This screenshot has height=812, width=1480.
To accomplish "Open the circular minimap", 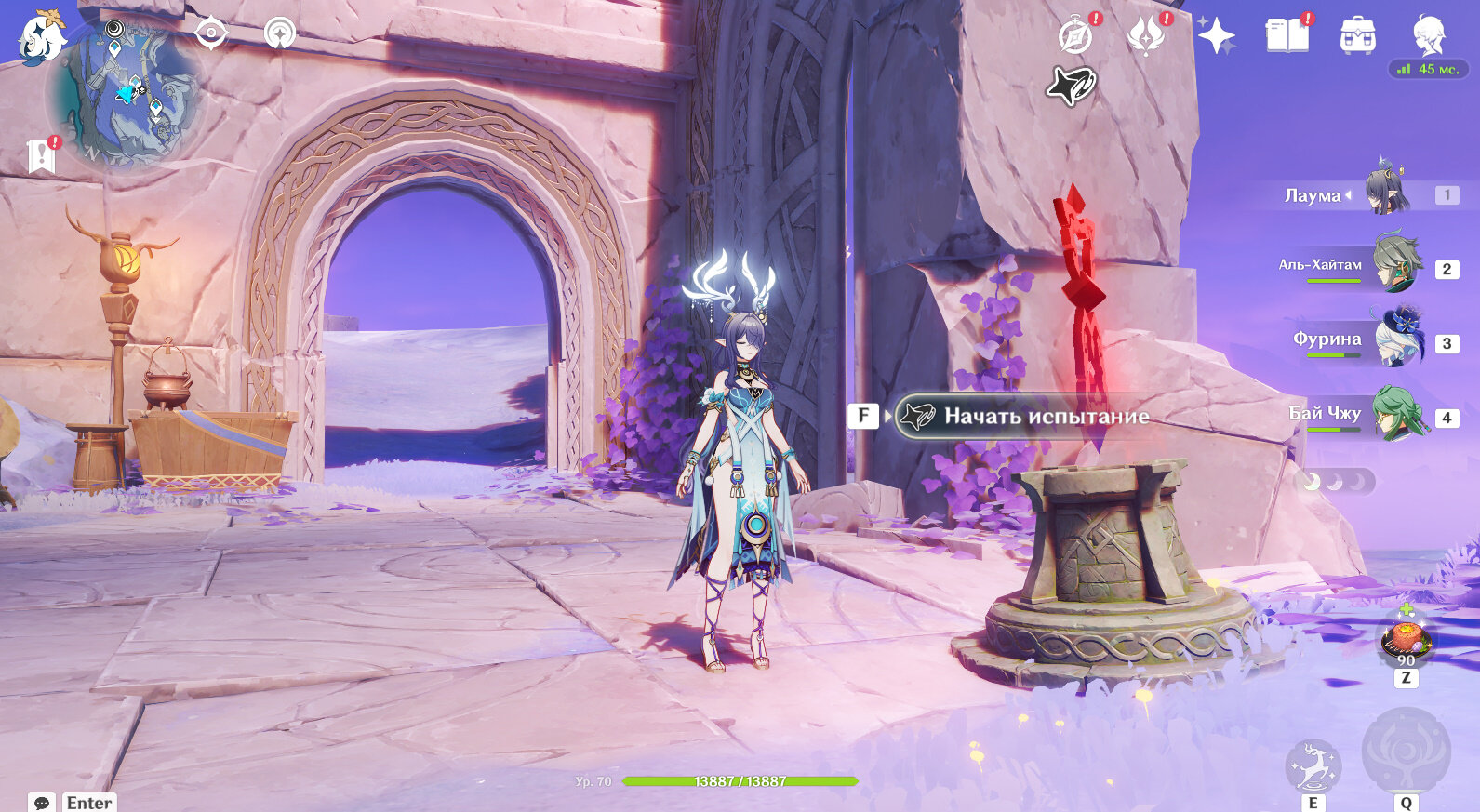I will pyautogui.click(x=126, y=95).
